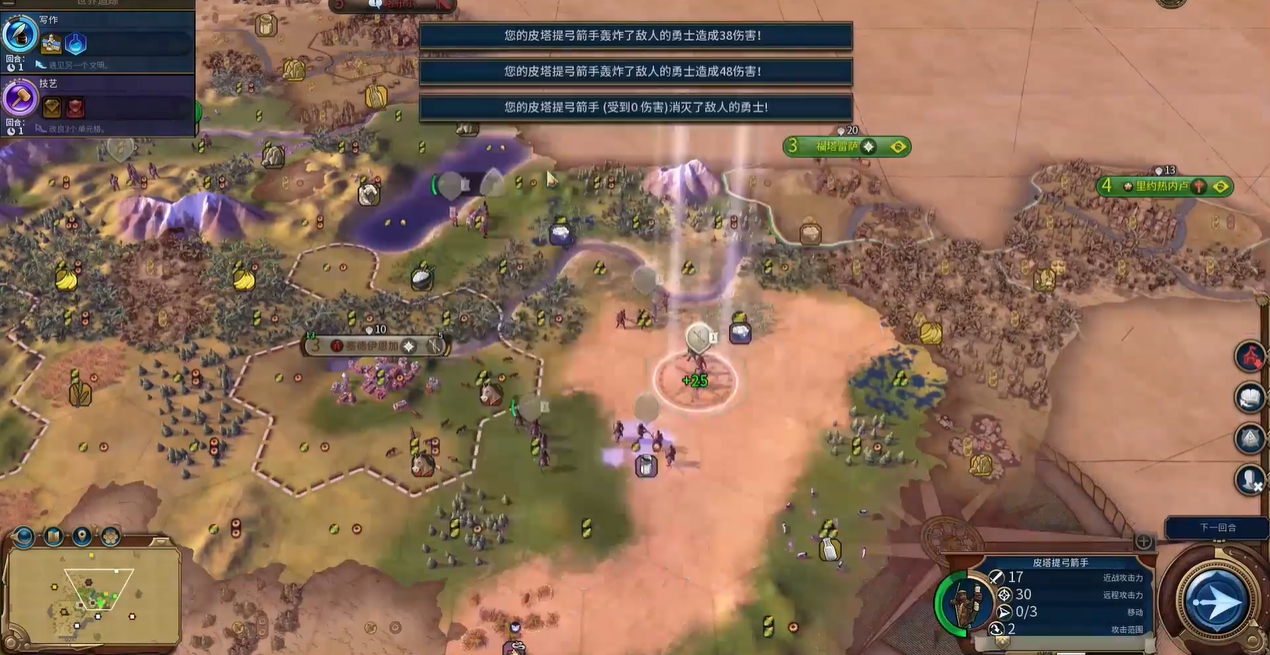Select the city banner with the red emblem
1270x655 pixels.
click(376, 345)
